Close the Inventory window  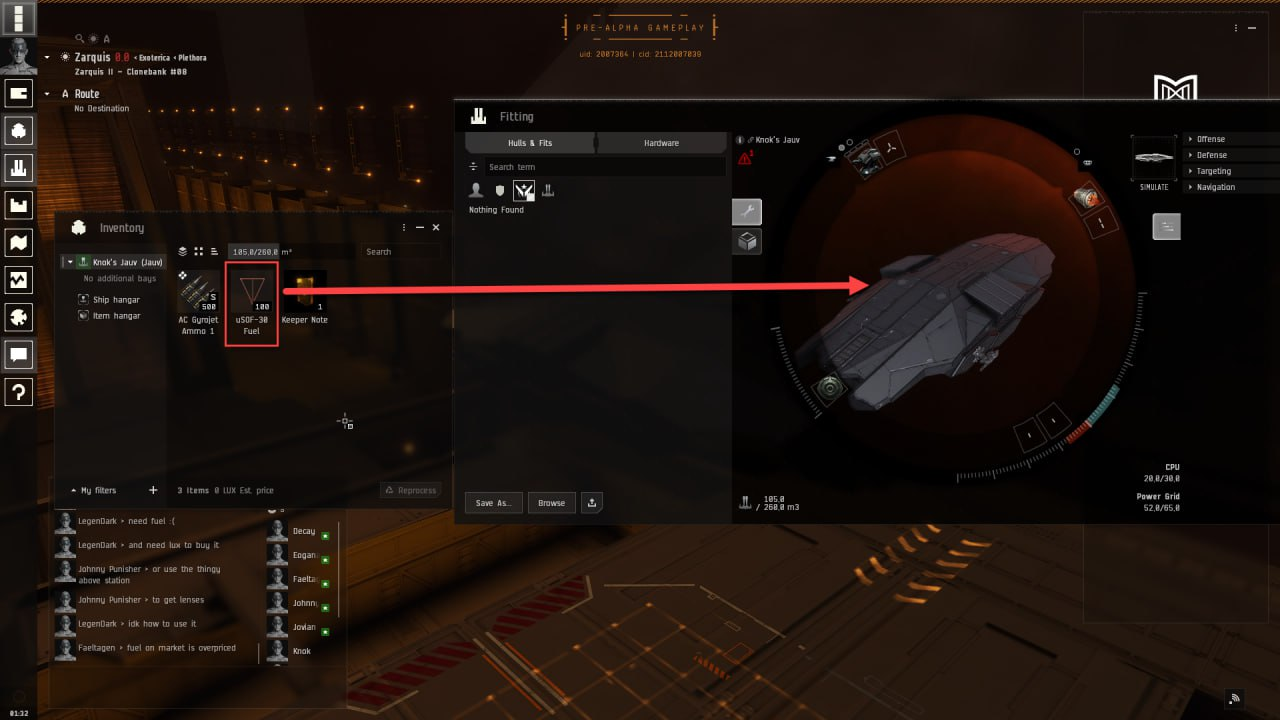click(436, 228)
